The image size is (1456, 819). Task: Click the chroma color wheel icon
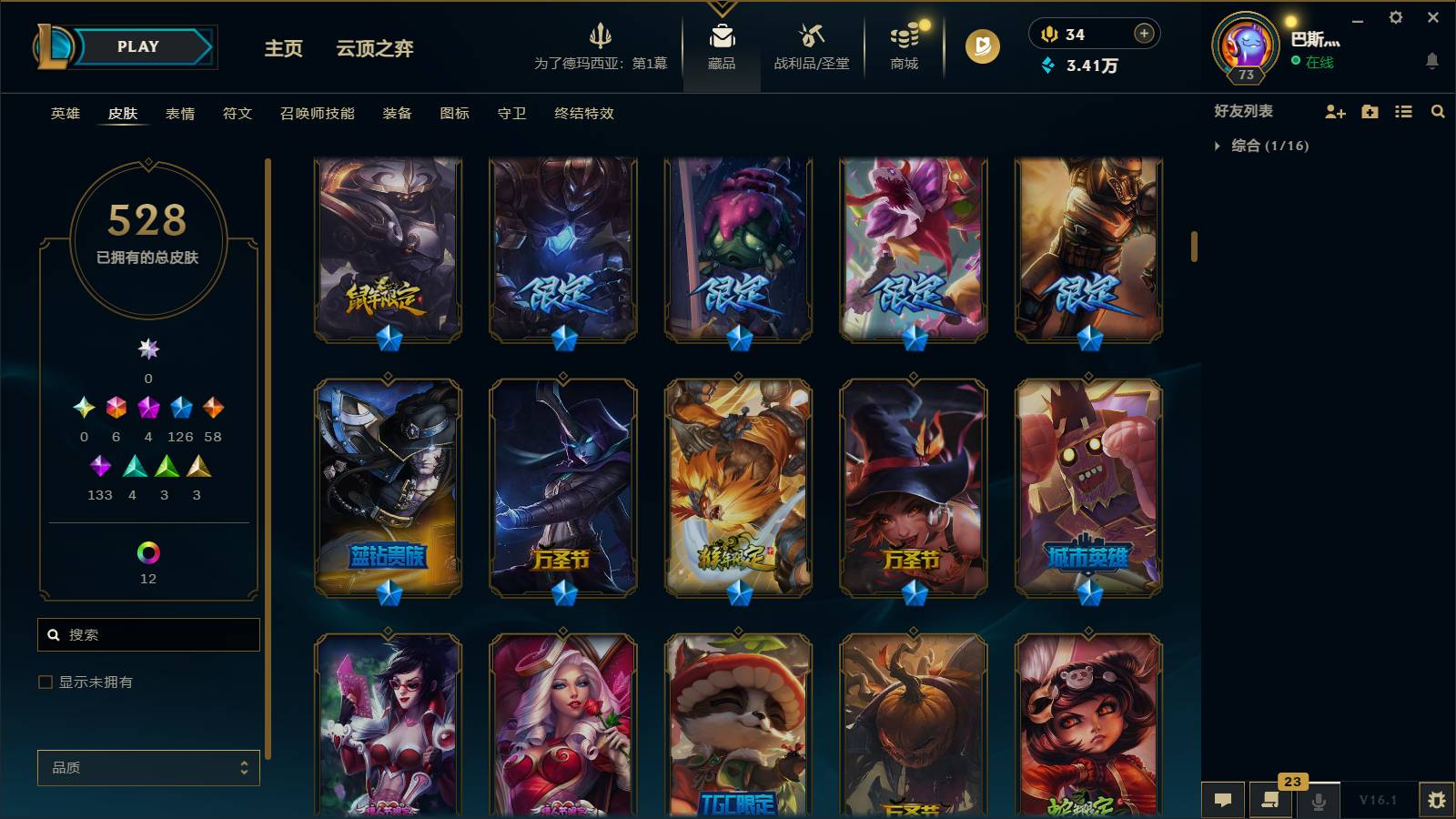147,551
